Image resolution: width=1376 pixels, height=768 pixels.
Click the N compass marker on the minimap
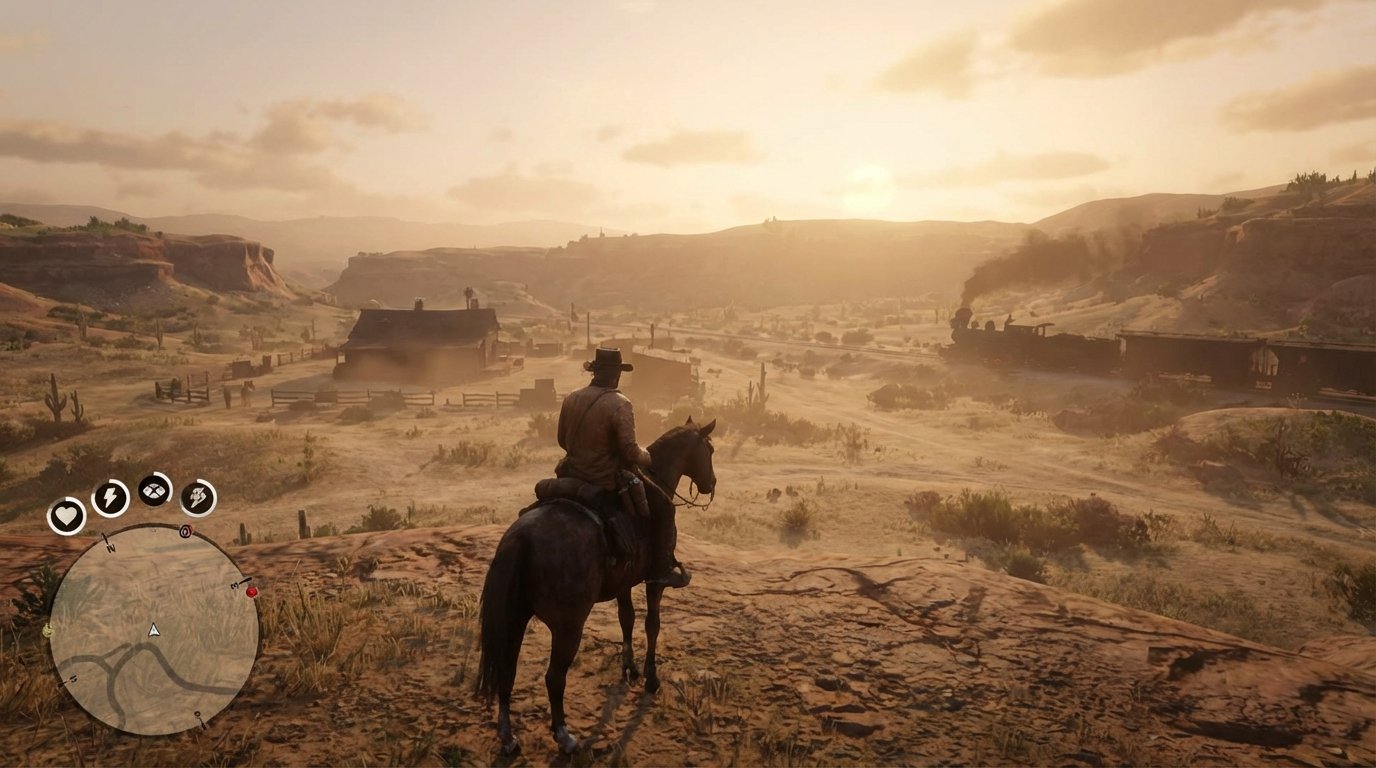(110, 547)
